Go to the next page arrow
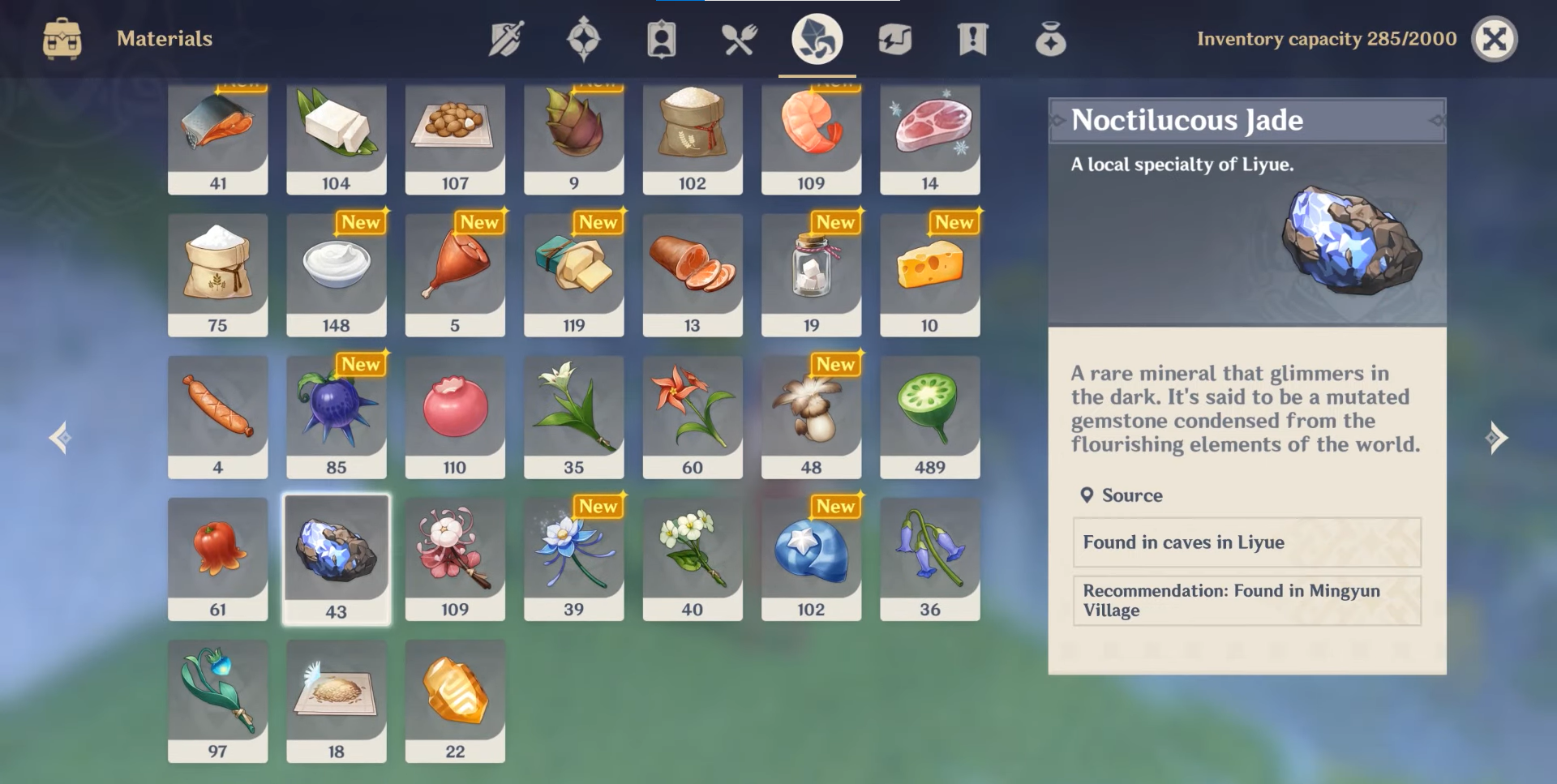 coord(1496,438)
